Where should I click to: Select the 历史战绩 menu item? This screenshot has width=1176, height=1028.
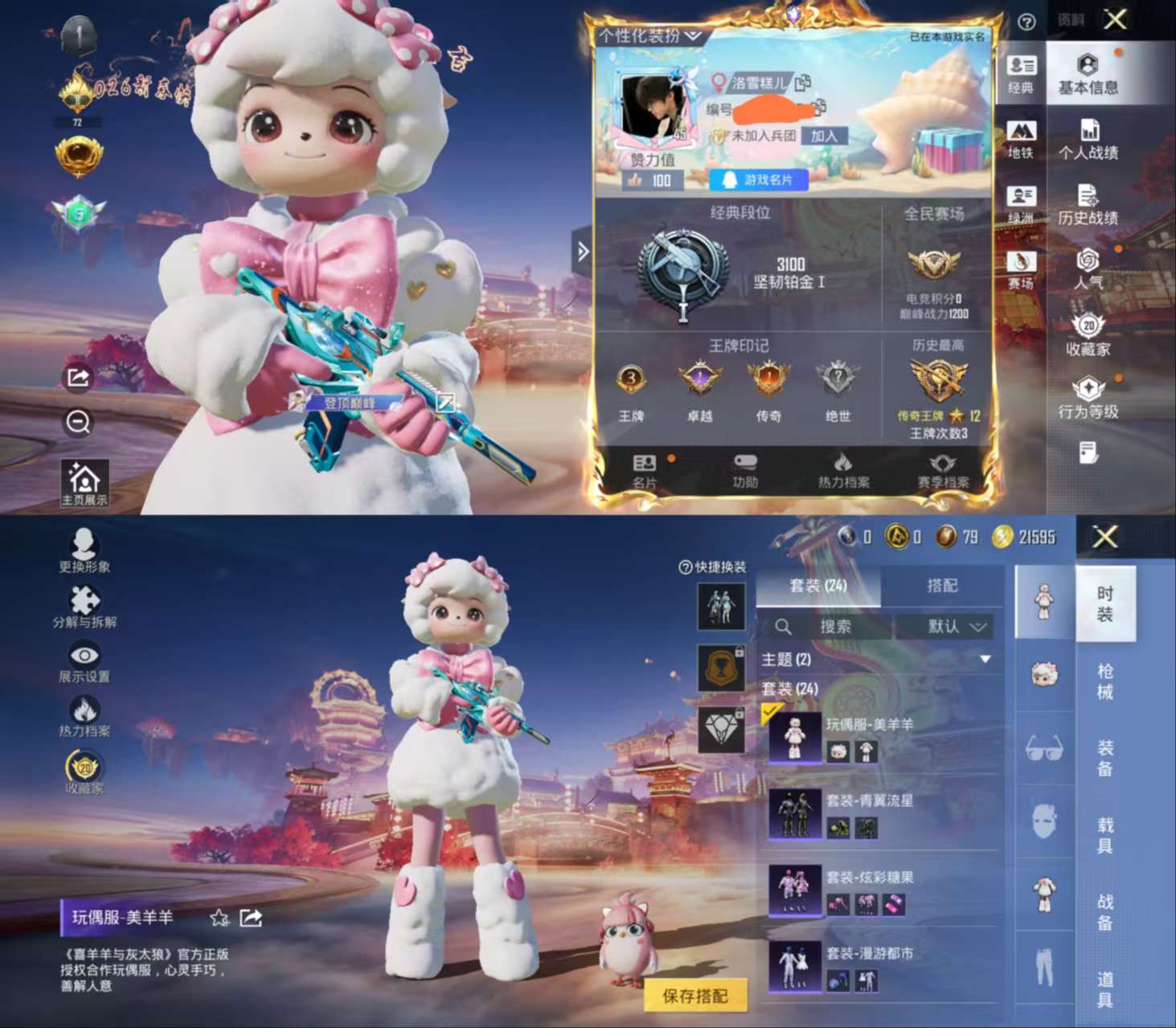pyautogui.click(x=1090, y=207)
